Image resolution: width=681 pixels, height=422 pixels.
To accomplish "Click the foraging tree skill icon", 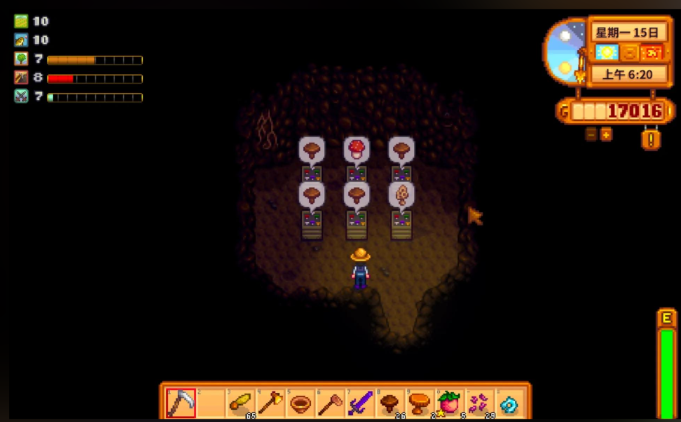I will click(21, 59).
